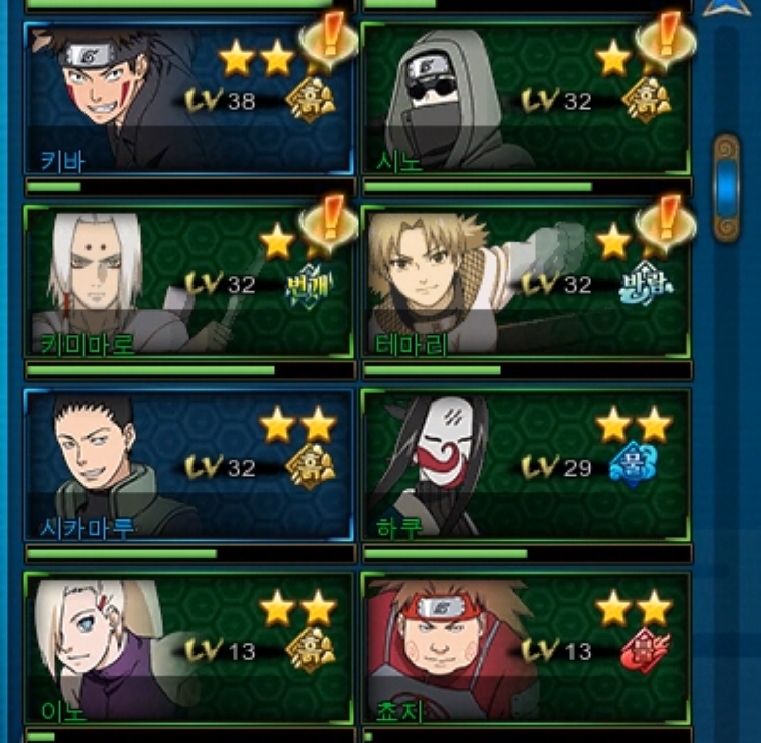The image size is (761, 743).
Task: Click the up arrow above the scrollbar
Action: pos(727,7)
